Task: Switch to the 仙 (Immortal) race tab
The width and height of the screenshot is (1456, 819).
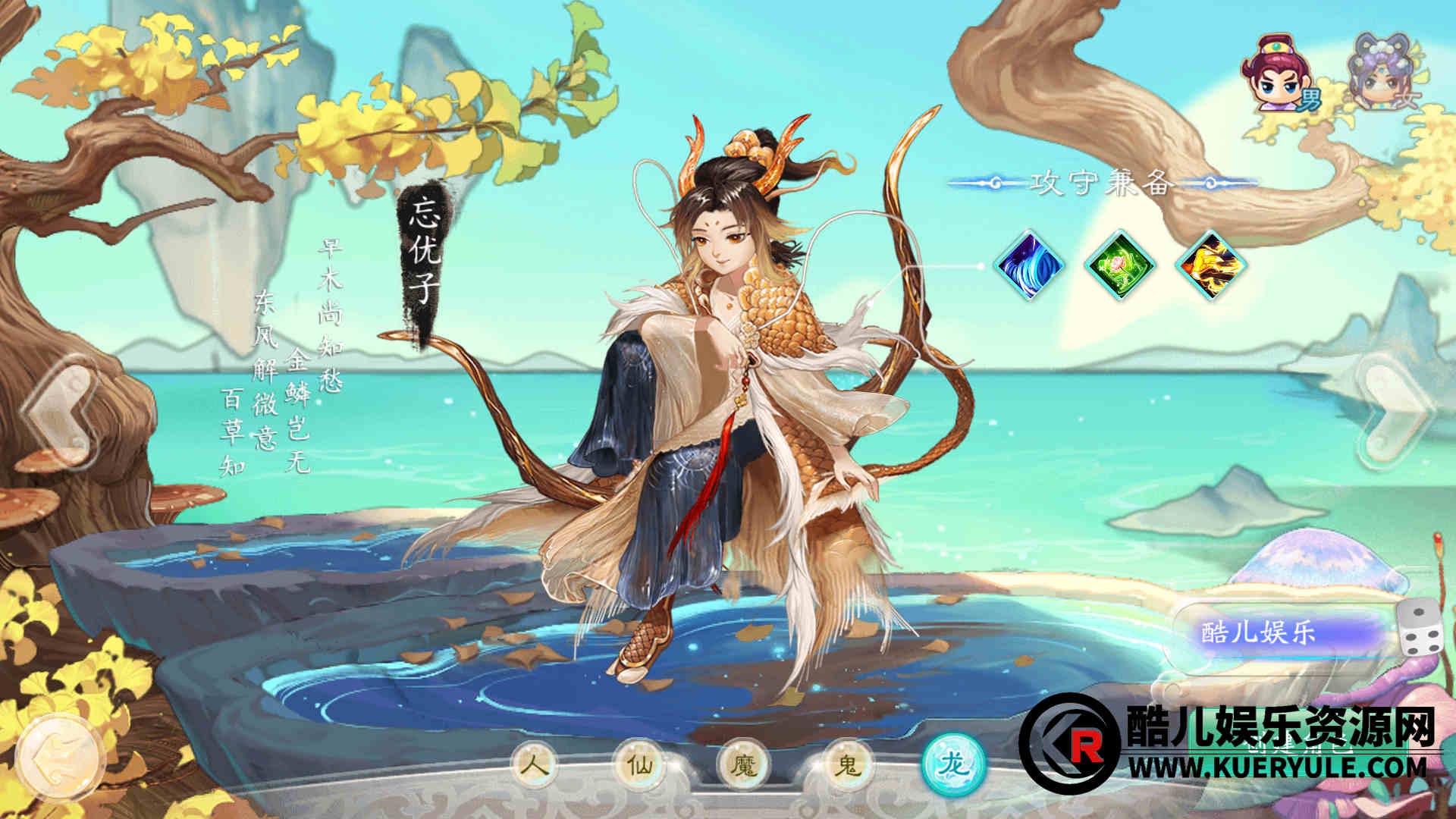Action: pos(641,764)
